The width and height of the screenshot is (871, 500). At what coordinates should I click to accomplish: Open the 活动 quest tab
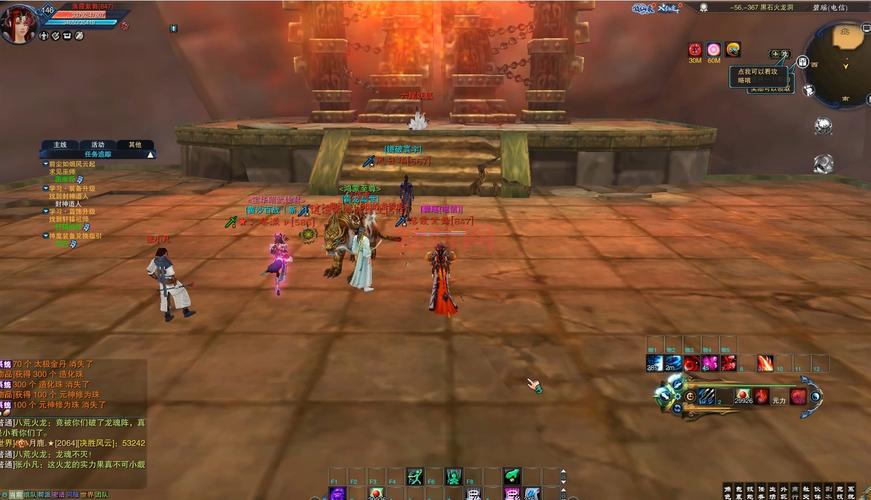point(98,145)
